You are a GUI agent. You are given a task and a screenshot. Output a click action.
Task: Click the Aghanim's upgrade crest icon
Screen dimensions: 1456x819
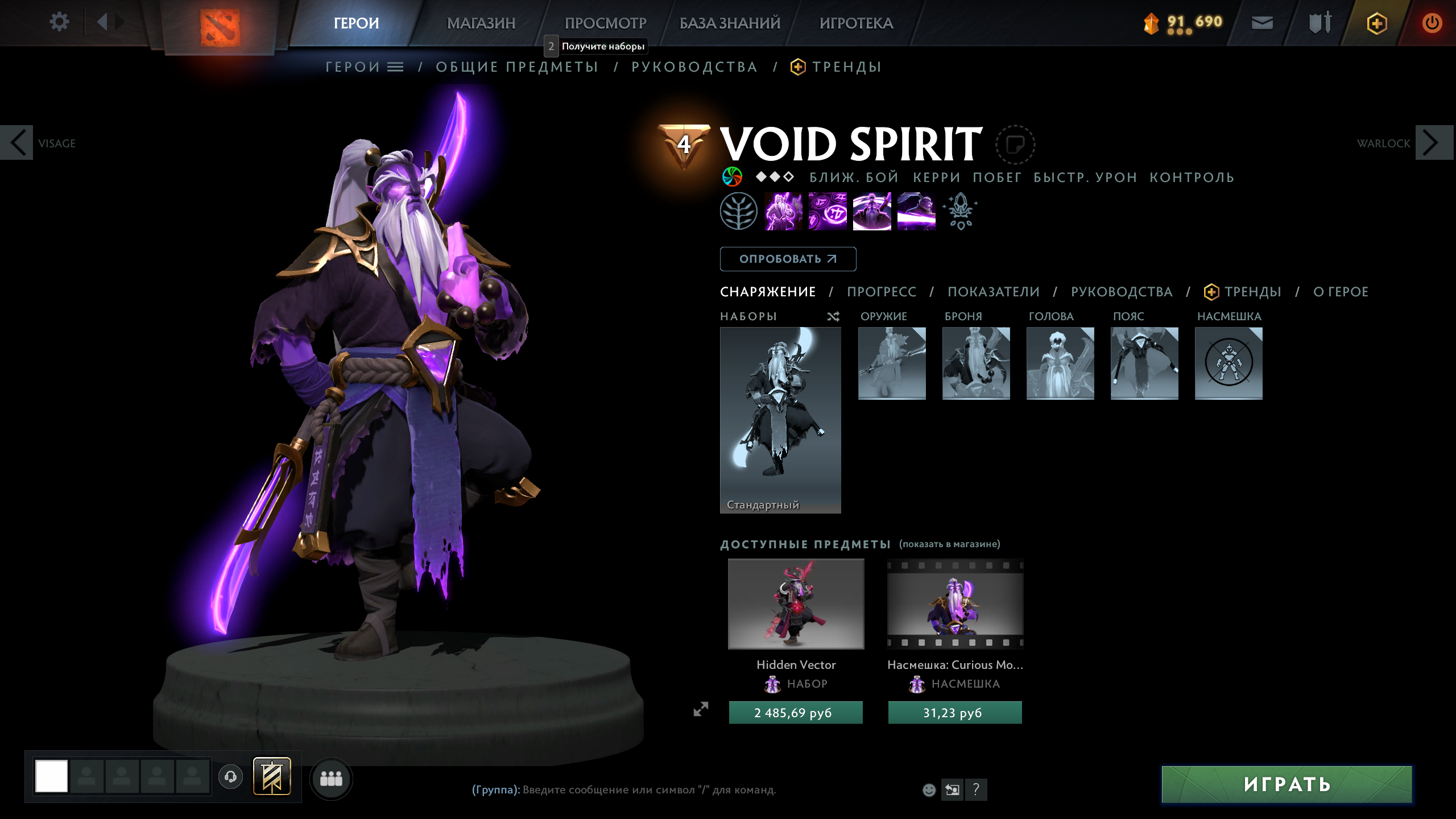(960, 212)
